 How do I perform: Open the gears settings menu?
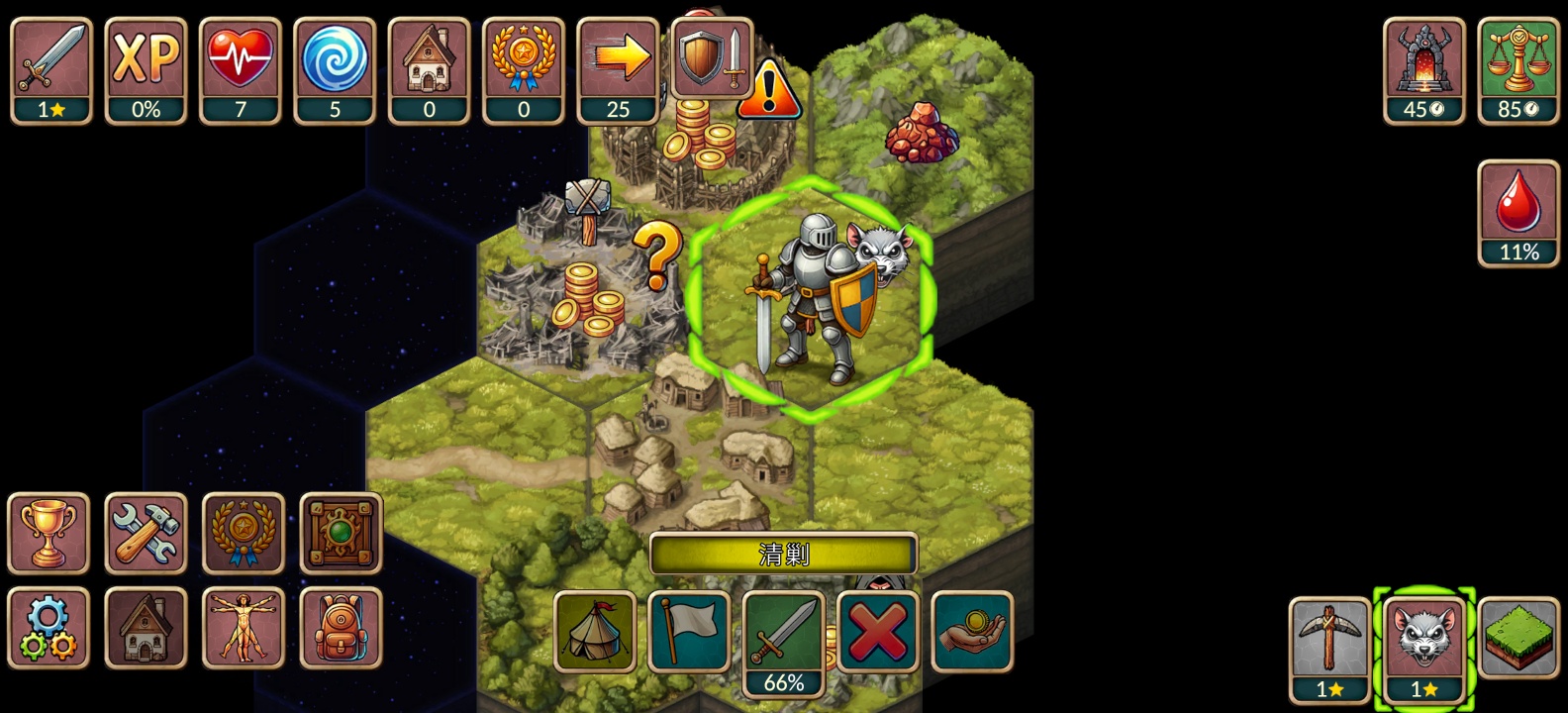[x=49, y=628]
